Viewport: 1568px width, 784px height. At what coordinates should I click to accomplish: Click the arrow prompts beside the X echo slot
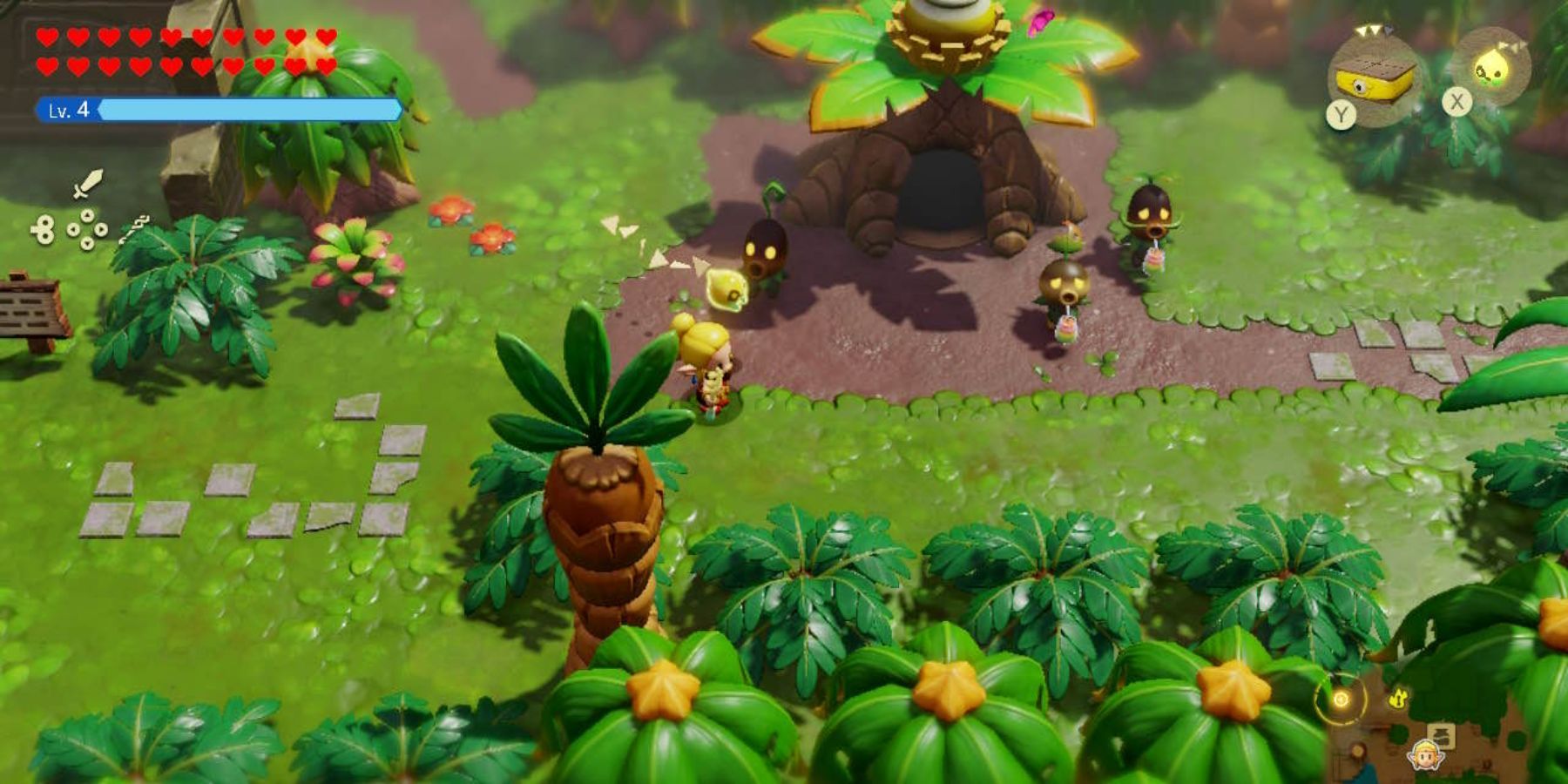pyautogui.click(x=1512, y=46)
